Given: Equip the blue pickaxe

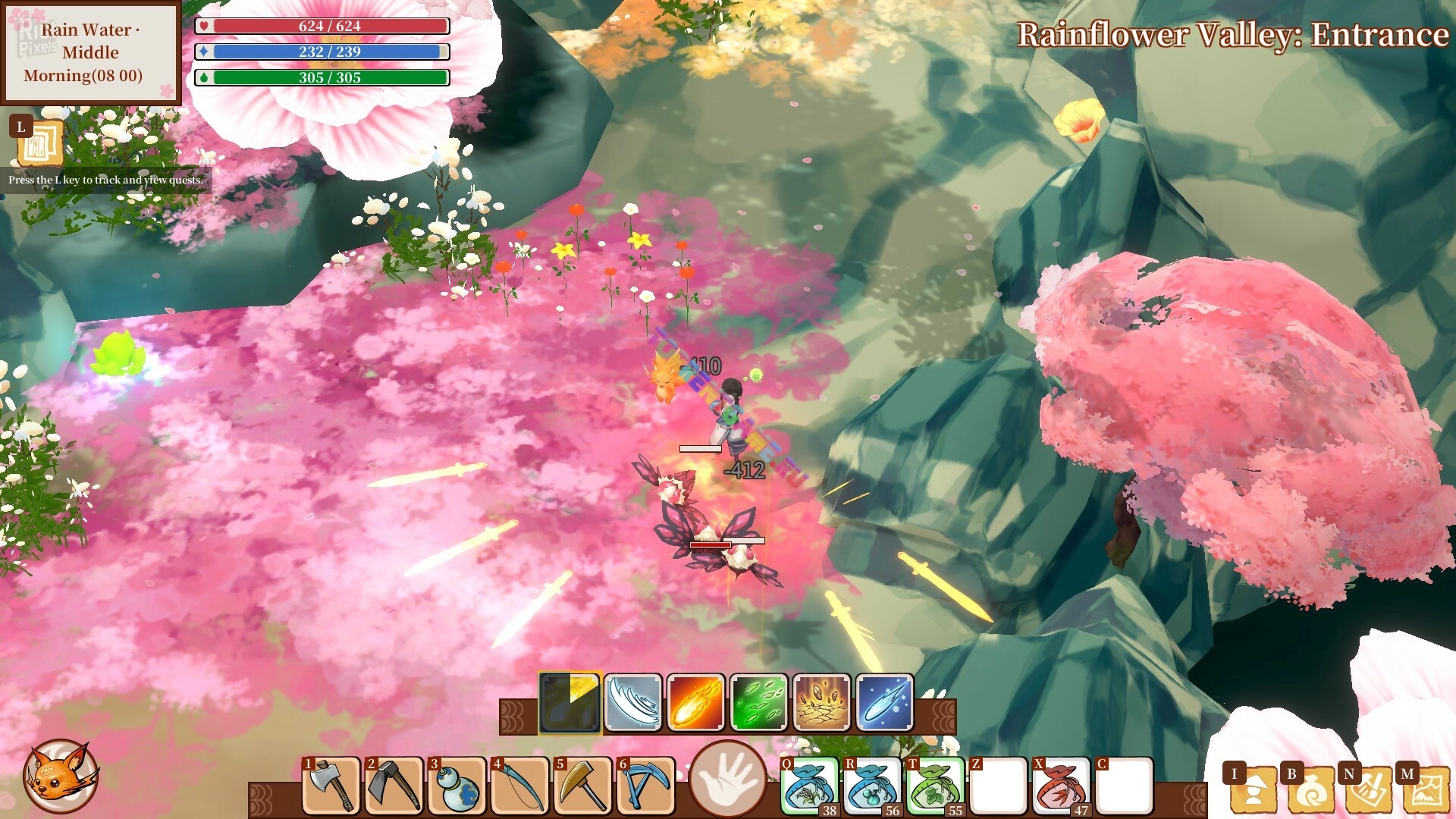Looking at the screenshot, I should click(645, 786).
